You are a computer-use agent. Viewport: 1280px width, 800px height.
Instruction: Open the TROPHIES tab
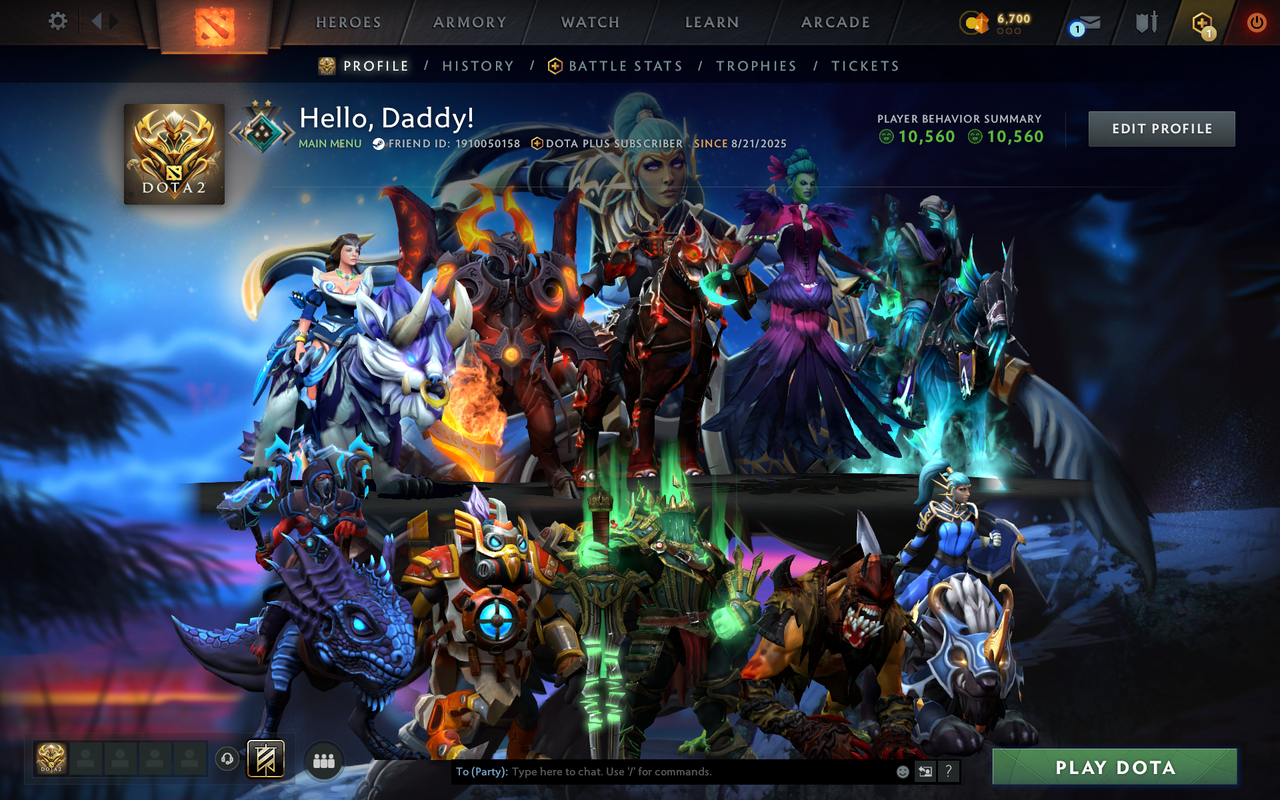(x=757, y=65)
